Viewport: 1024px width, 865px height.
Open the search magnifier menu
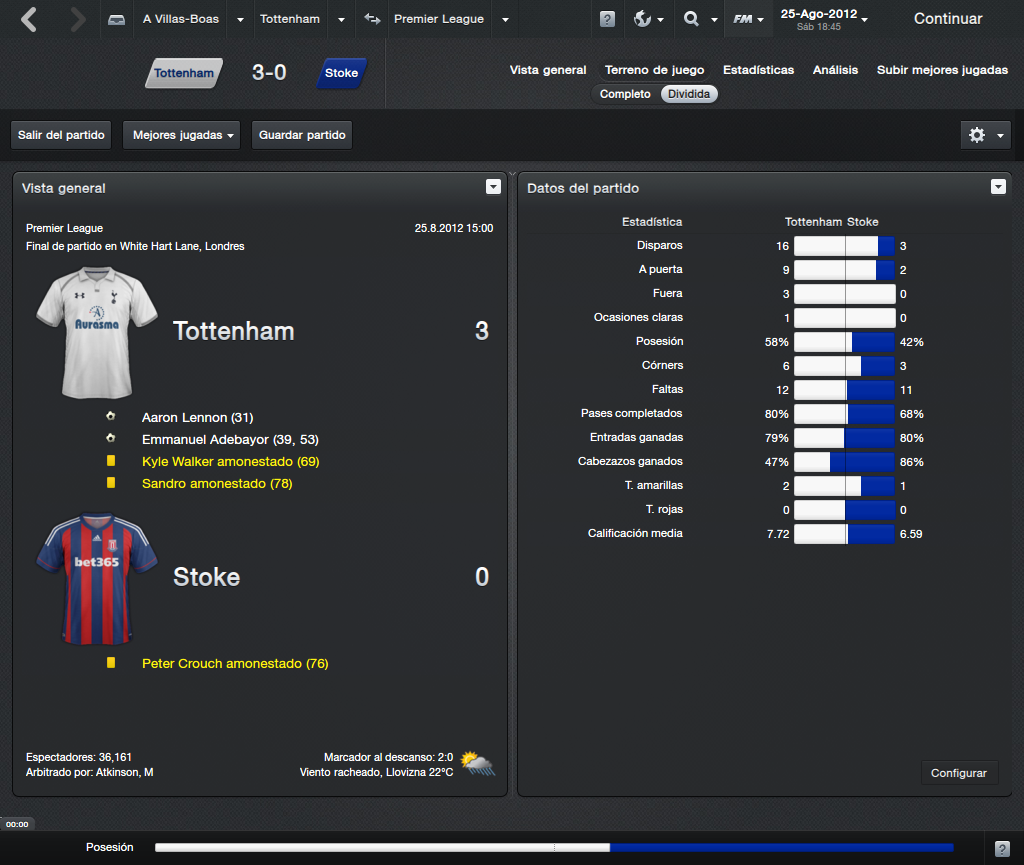pos(699,19)
